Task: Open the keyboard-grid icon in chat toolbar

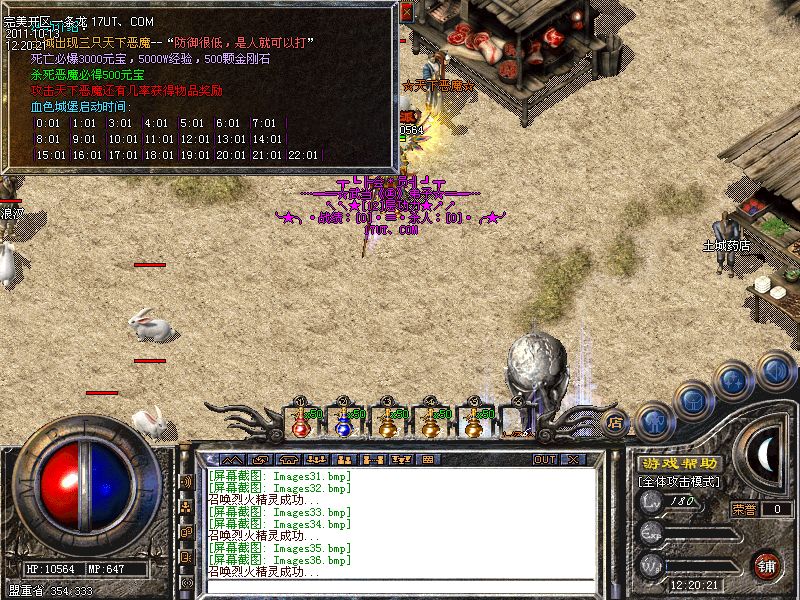Action: (x=427, y=459)
